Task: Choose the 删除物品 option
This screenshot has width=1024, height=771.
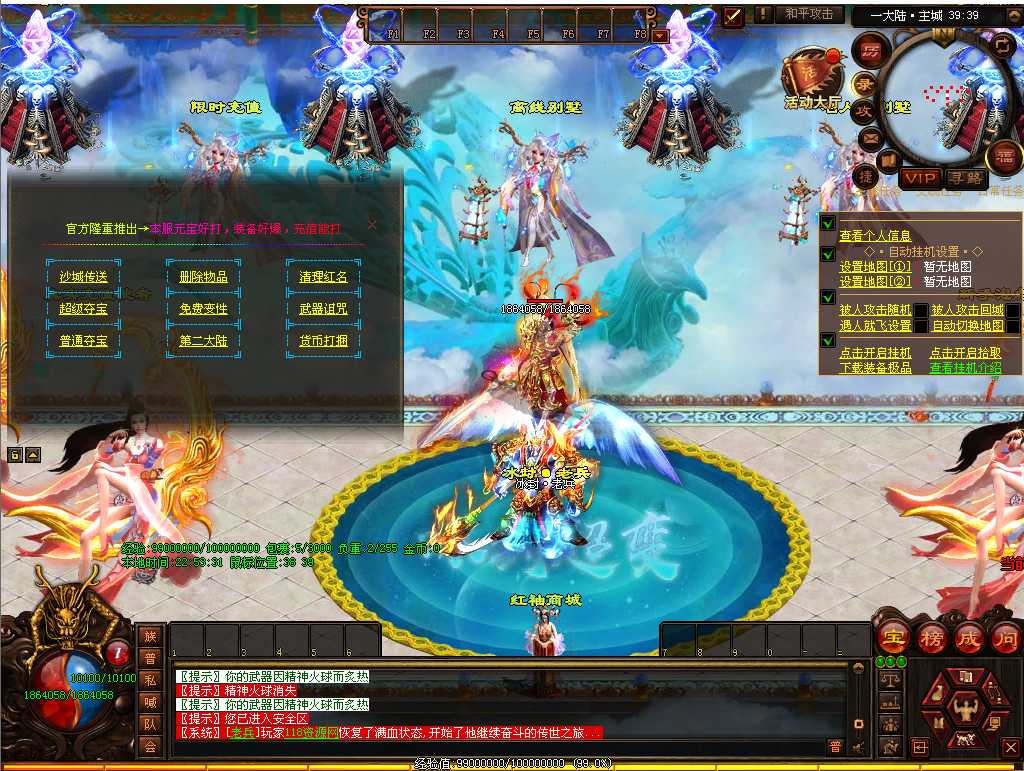Action: click(203, 277)
